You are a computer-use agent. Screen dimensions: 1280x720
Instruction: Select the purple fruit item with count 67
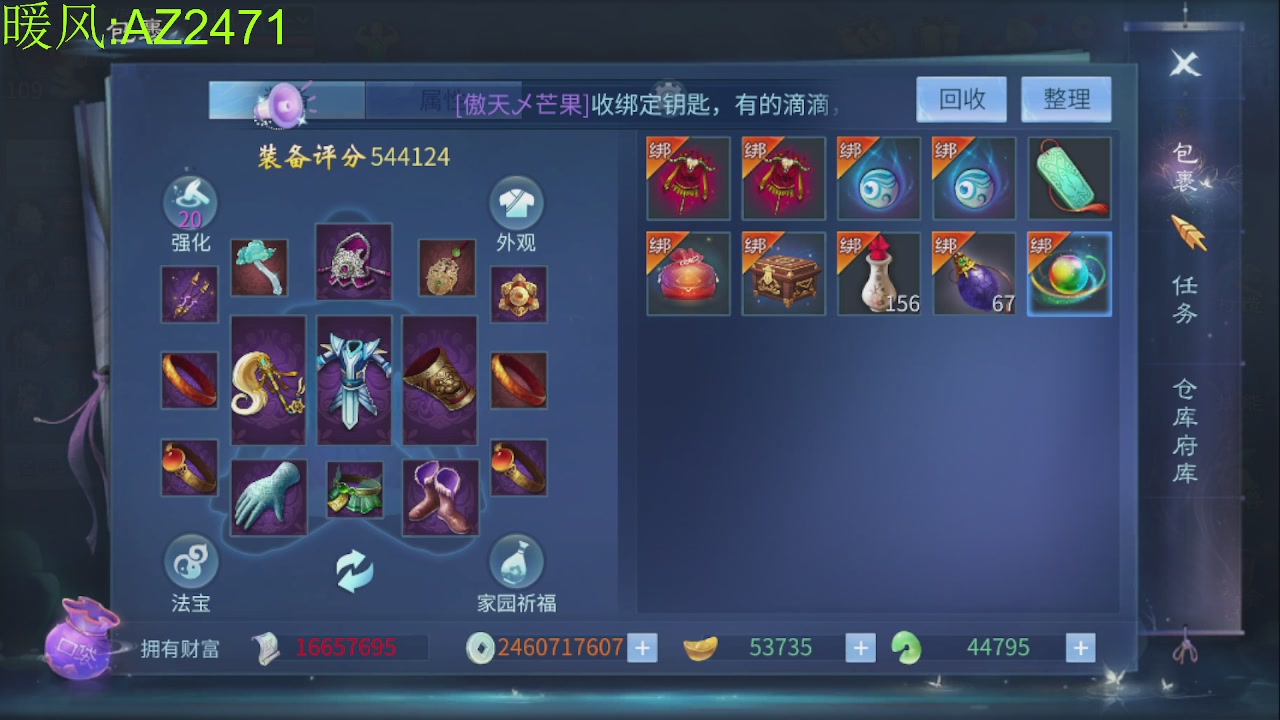[x=973, y=273]
